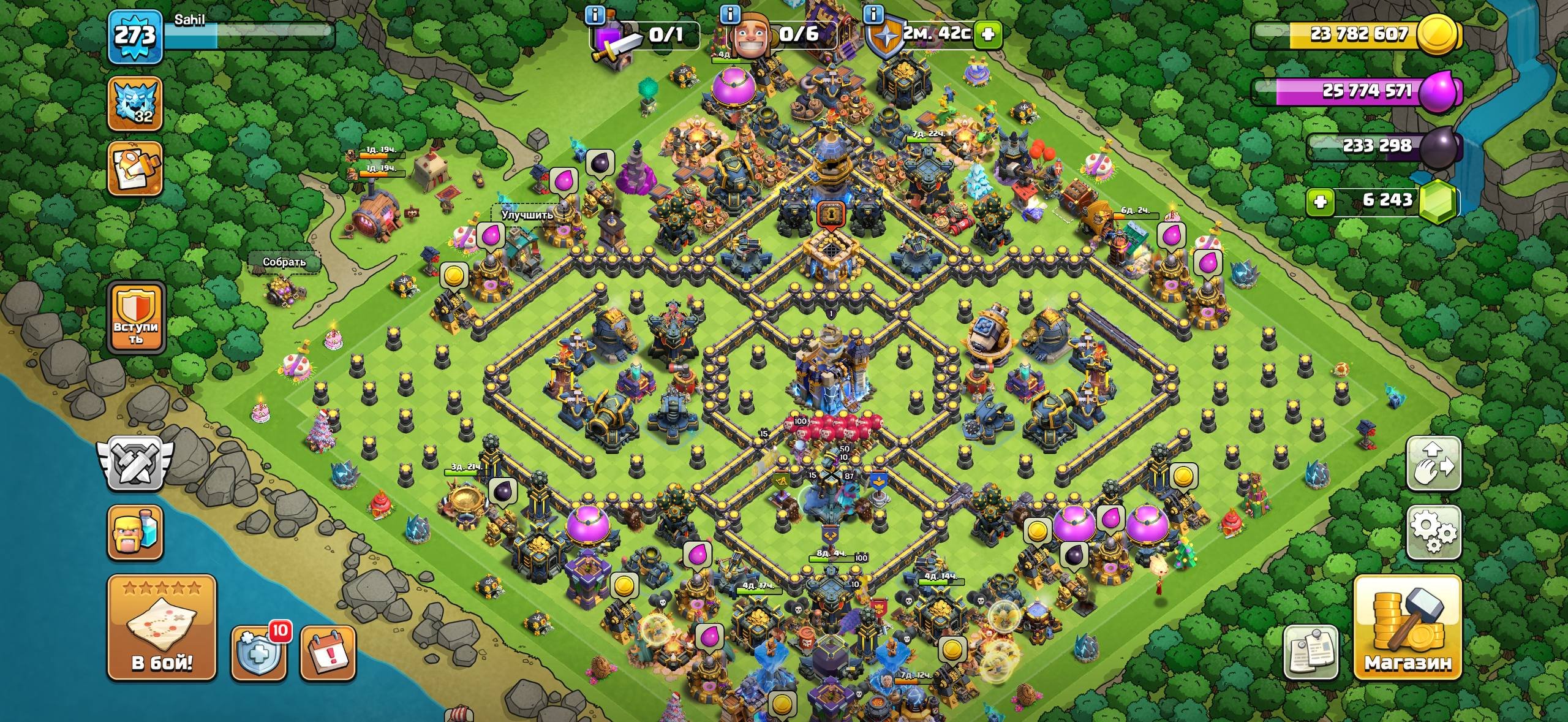Image resolution: width=1568 pixels, height=722 pixels.
Task: Show info for the builders counter
Action: (x=729, y=13)
